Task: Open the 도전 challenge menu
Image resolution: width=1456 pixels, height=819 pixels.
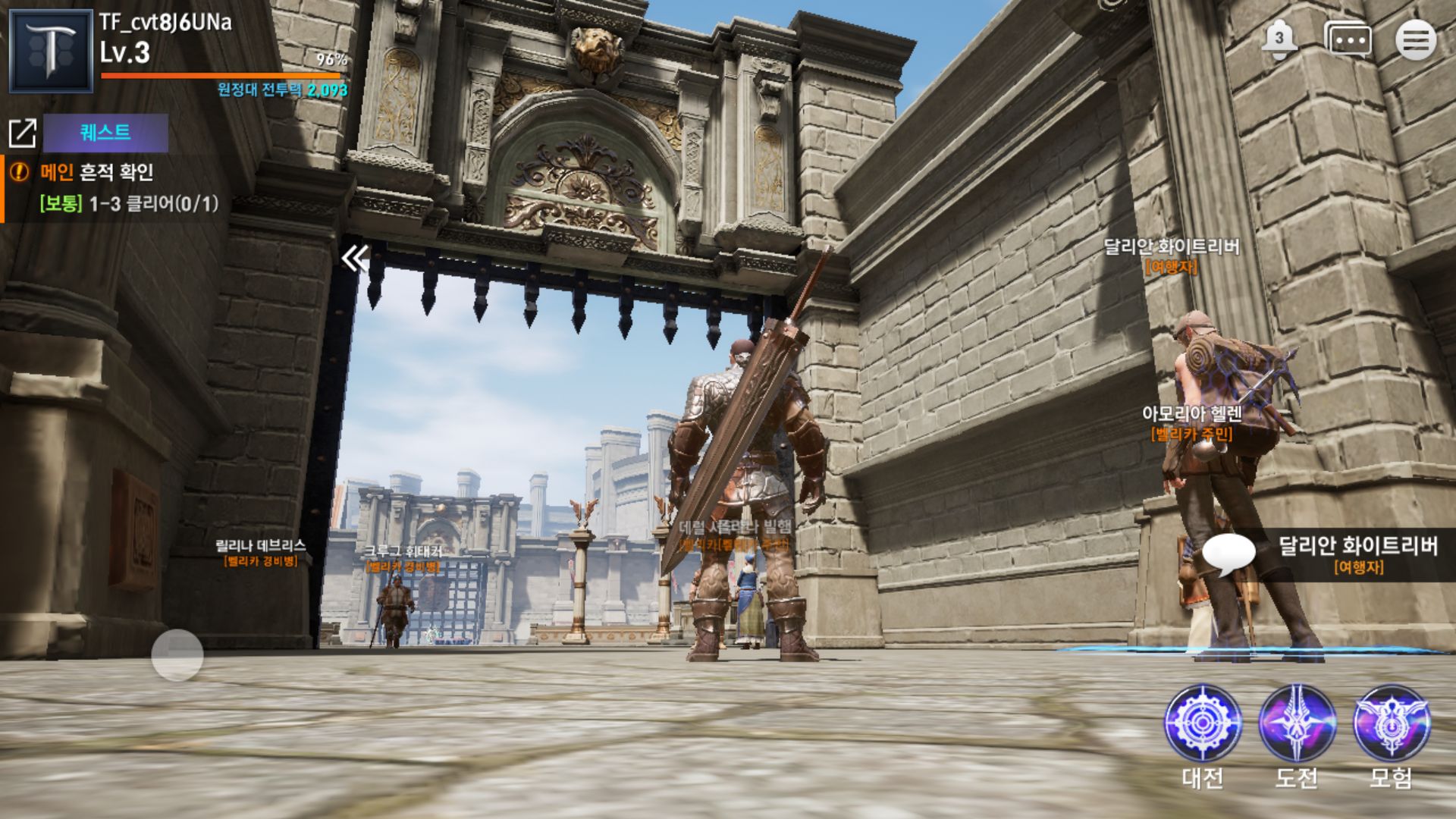Action: (x=1297, y=723)
